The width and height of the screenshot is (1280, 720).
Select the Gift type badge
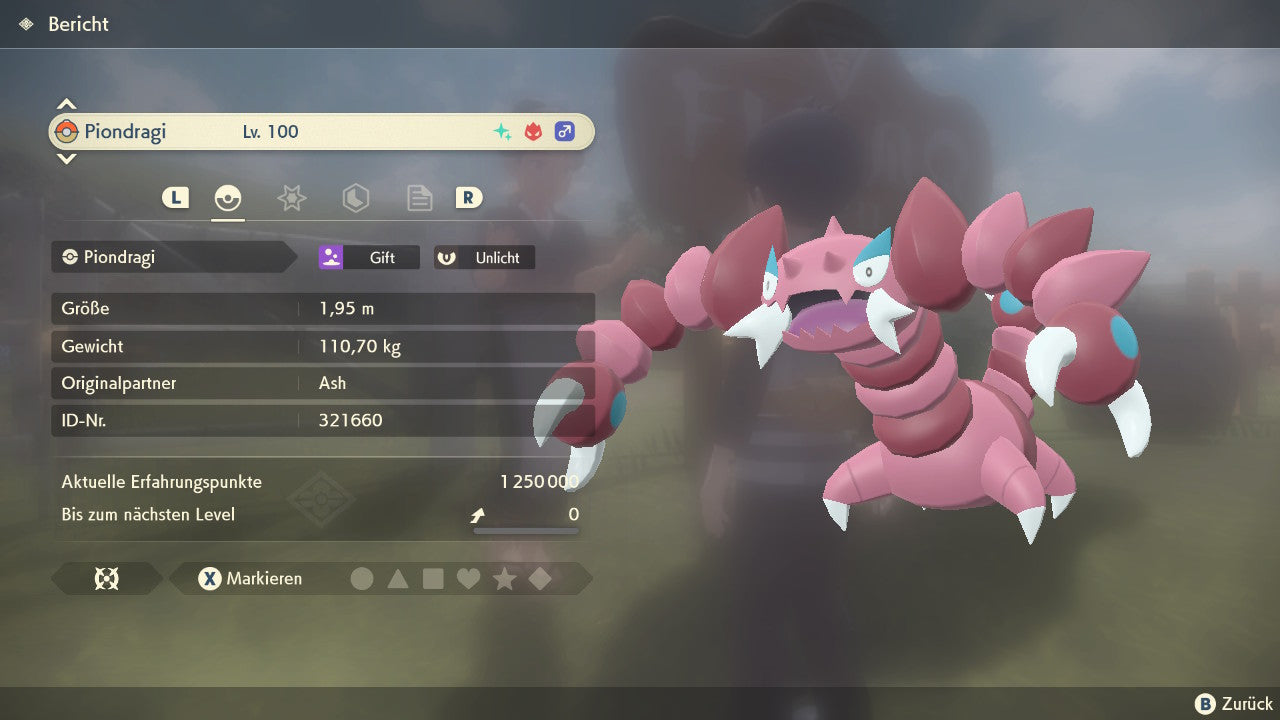[x=369, y=258]
